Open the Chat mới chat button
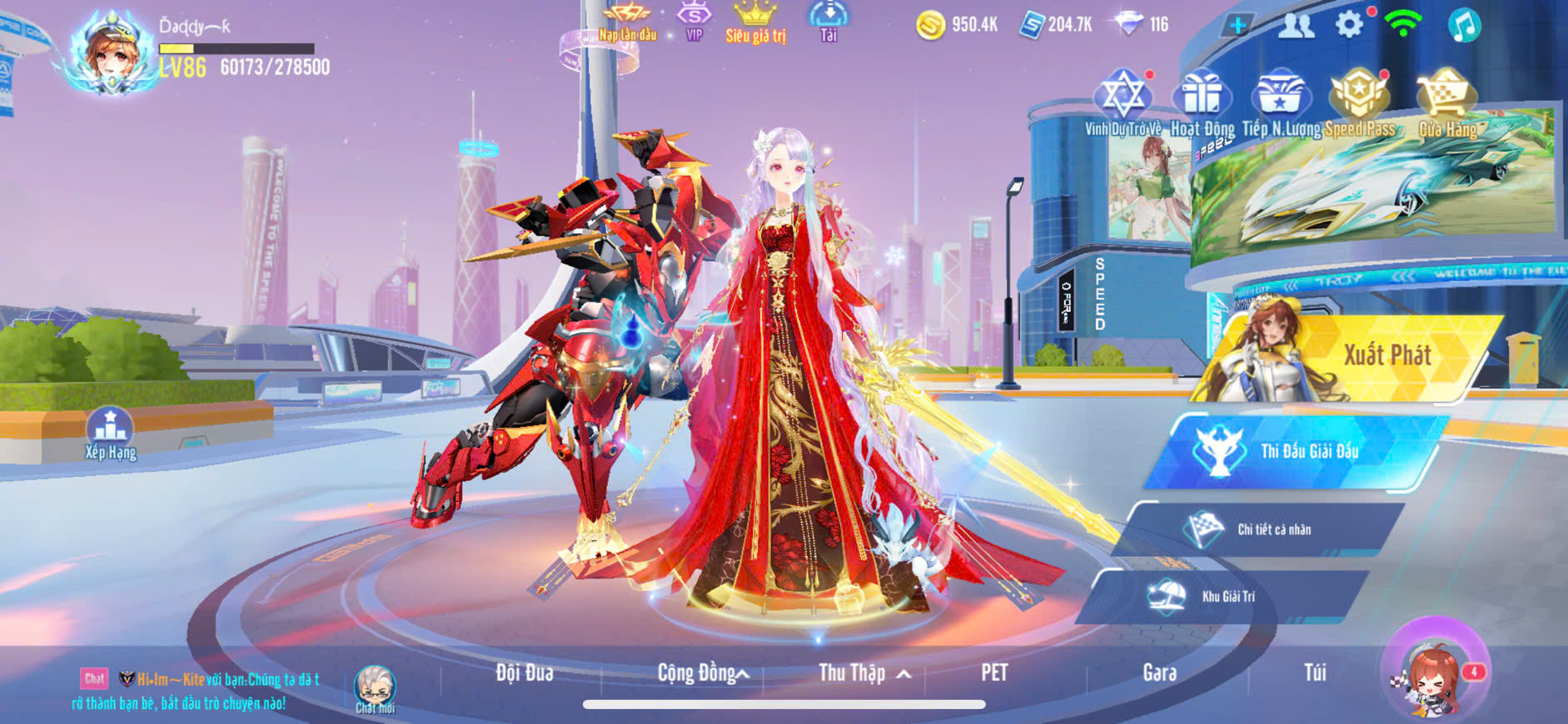This screenshot has width=1568, height=724. (x=375, y=689)
